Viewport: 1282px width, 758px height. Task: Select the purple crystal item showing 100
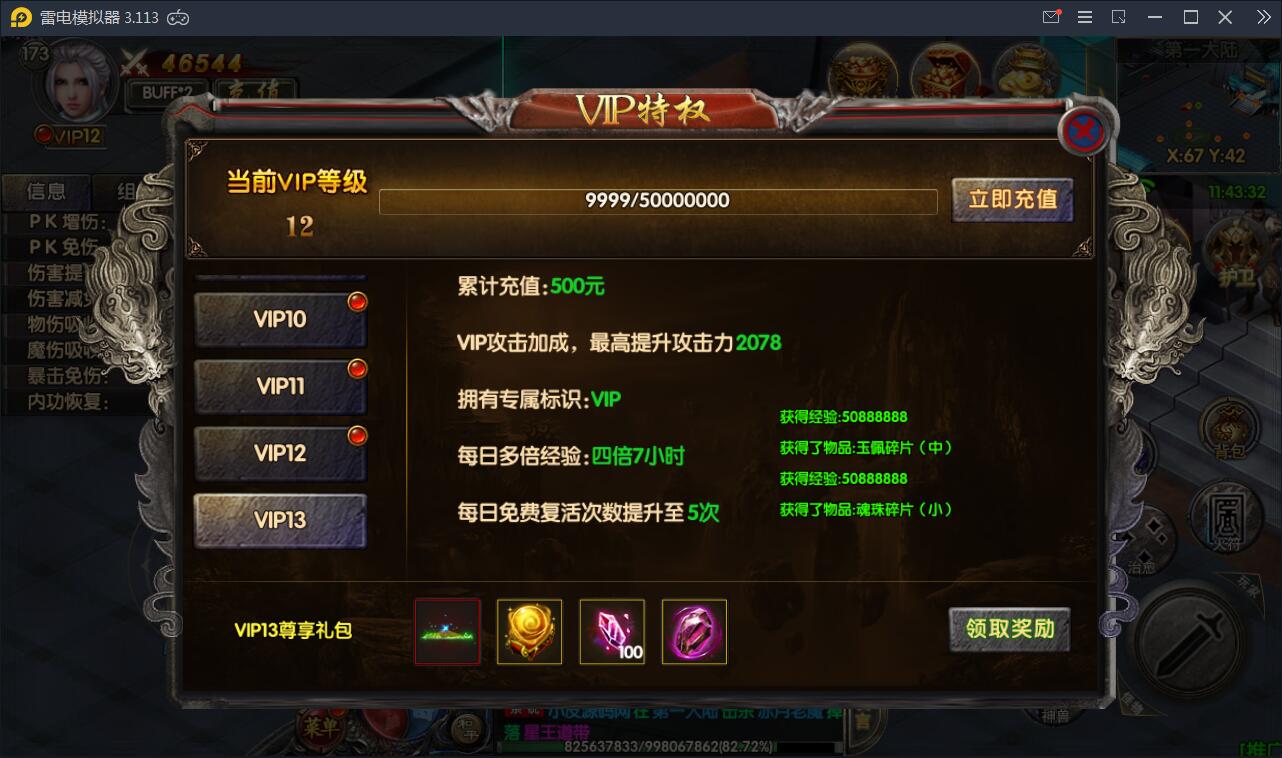[611, 631]
